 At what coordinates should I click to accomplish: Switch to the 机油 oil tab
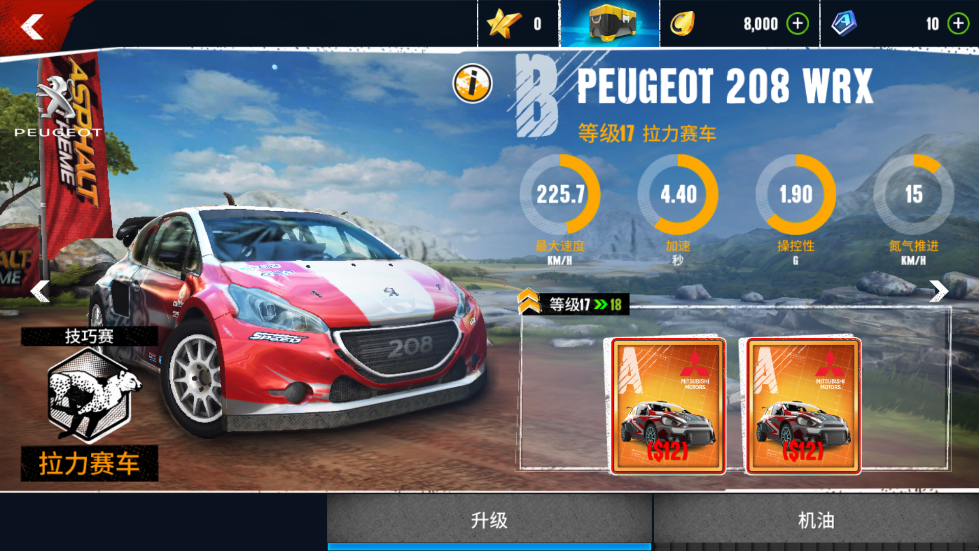tap(816, 521)
